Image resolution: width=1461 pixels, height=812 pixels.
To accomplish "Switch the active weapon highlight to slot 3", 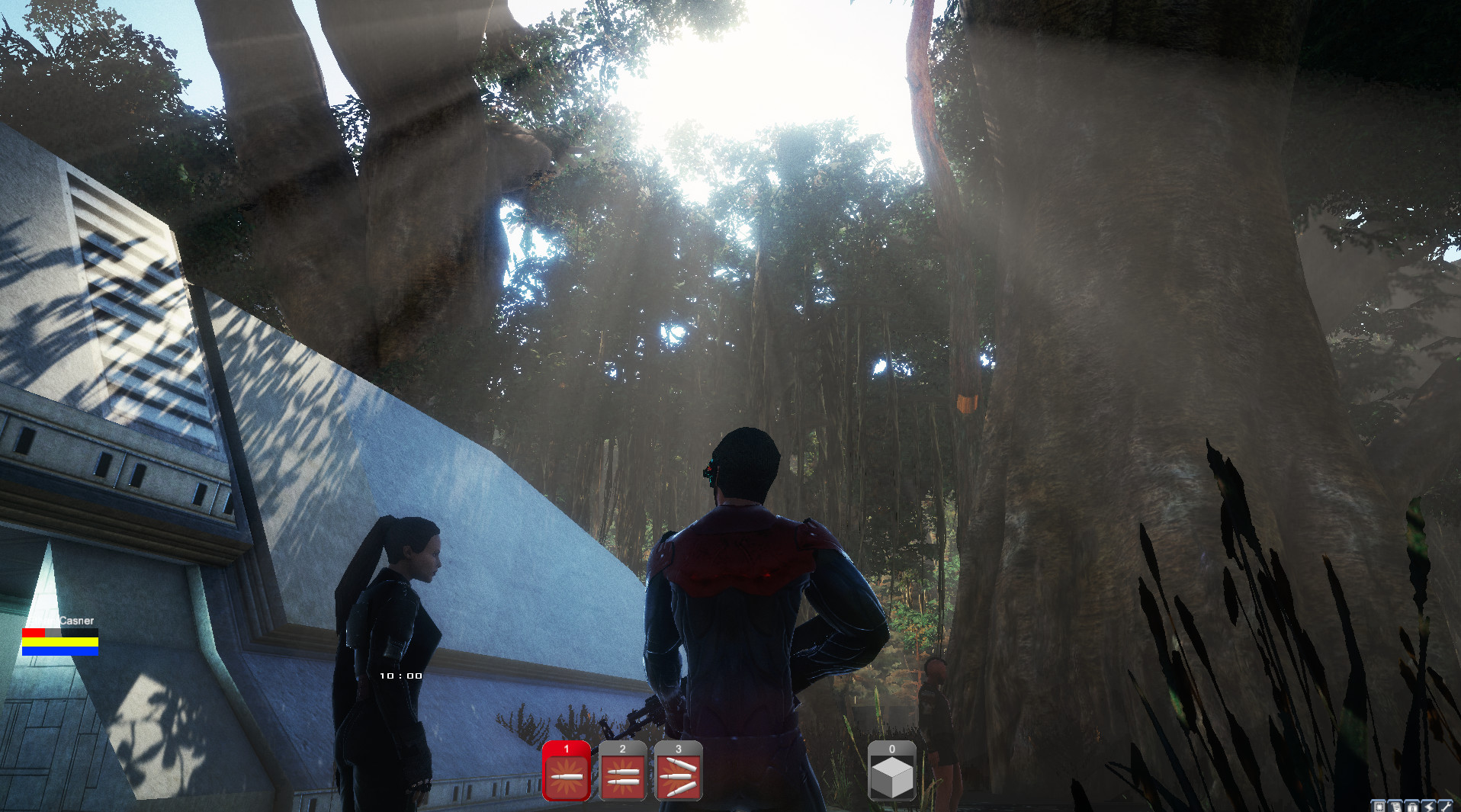I will 678,776.
